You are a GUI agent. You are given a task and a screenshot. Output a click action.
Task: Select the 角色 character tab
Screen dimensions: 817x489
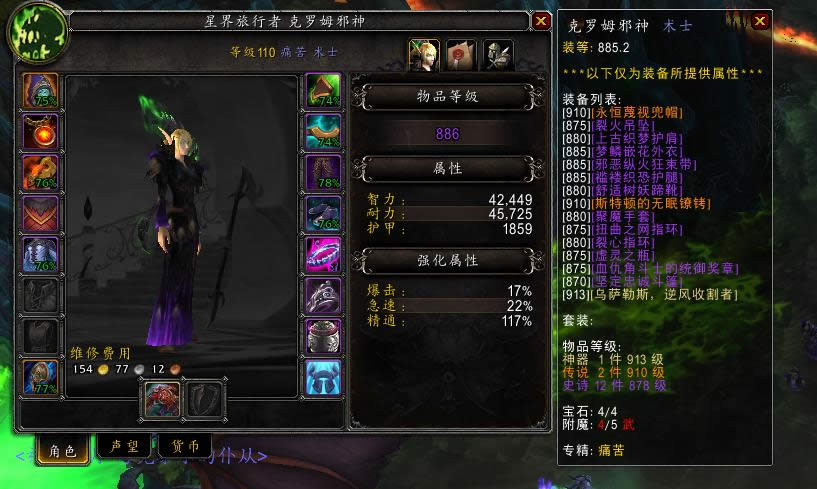click(x=62, y=449)
